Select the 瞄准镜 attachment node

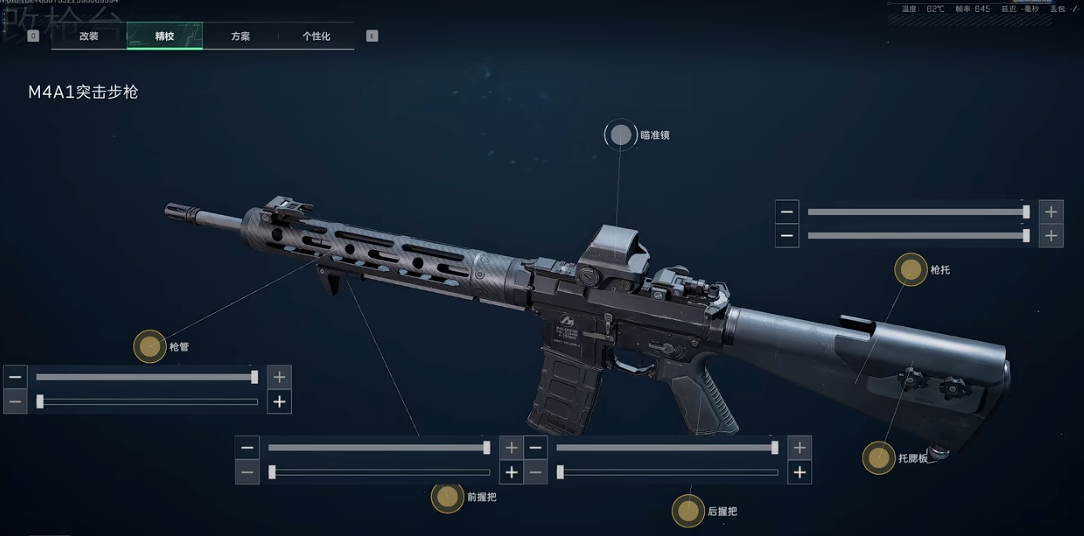coord(621,135)
